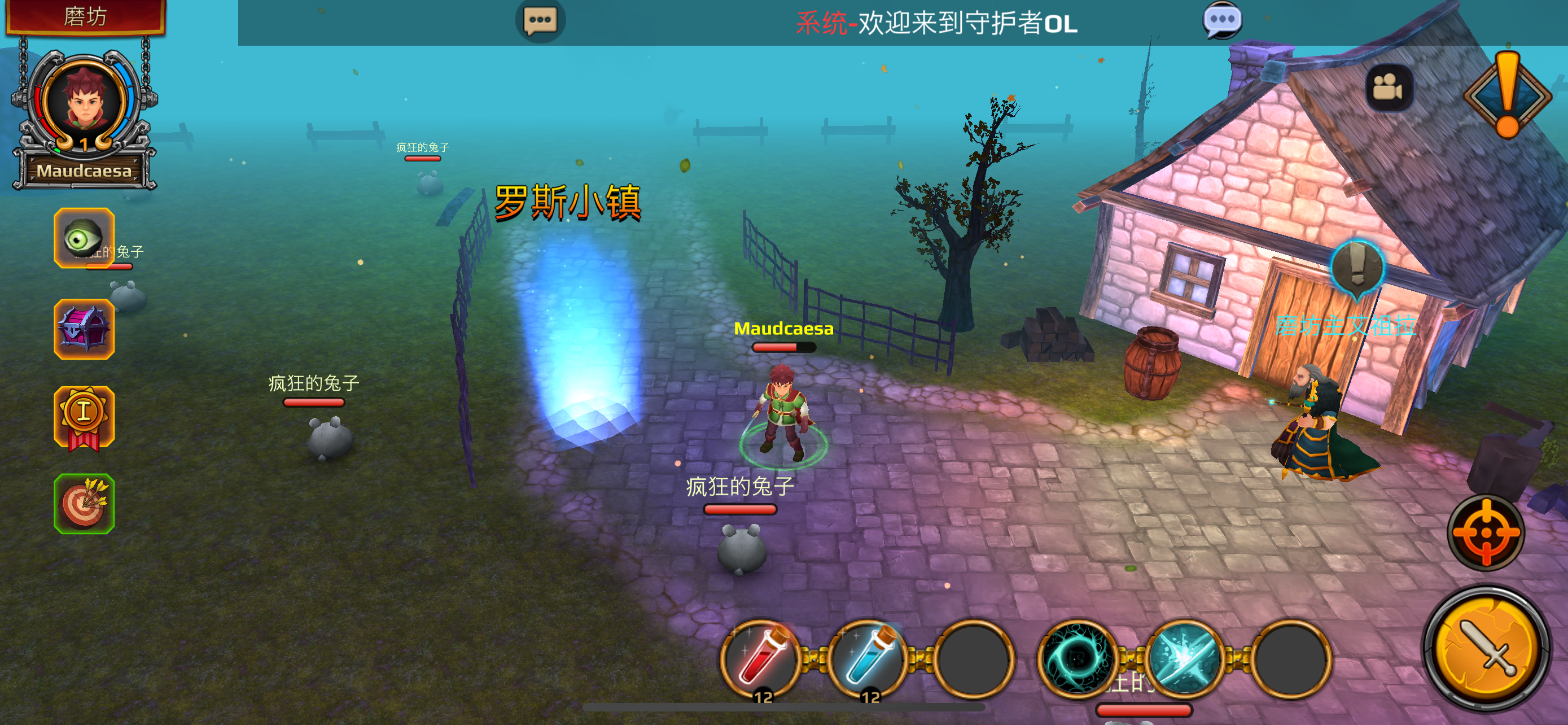This screenshot has width=1568, height=725.
Task: Open player profile via Maudcaesa avatar
Action: click(85, 101)
